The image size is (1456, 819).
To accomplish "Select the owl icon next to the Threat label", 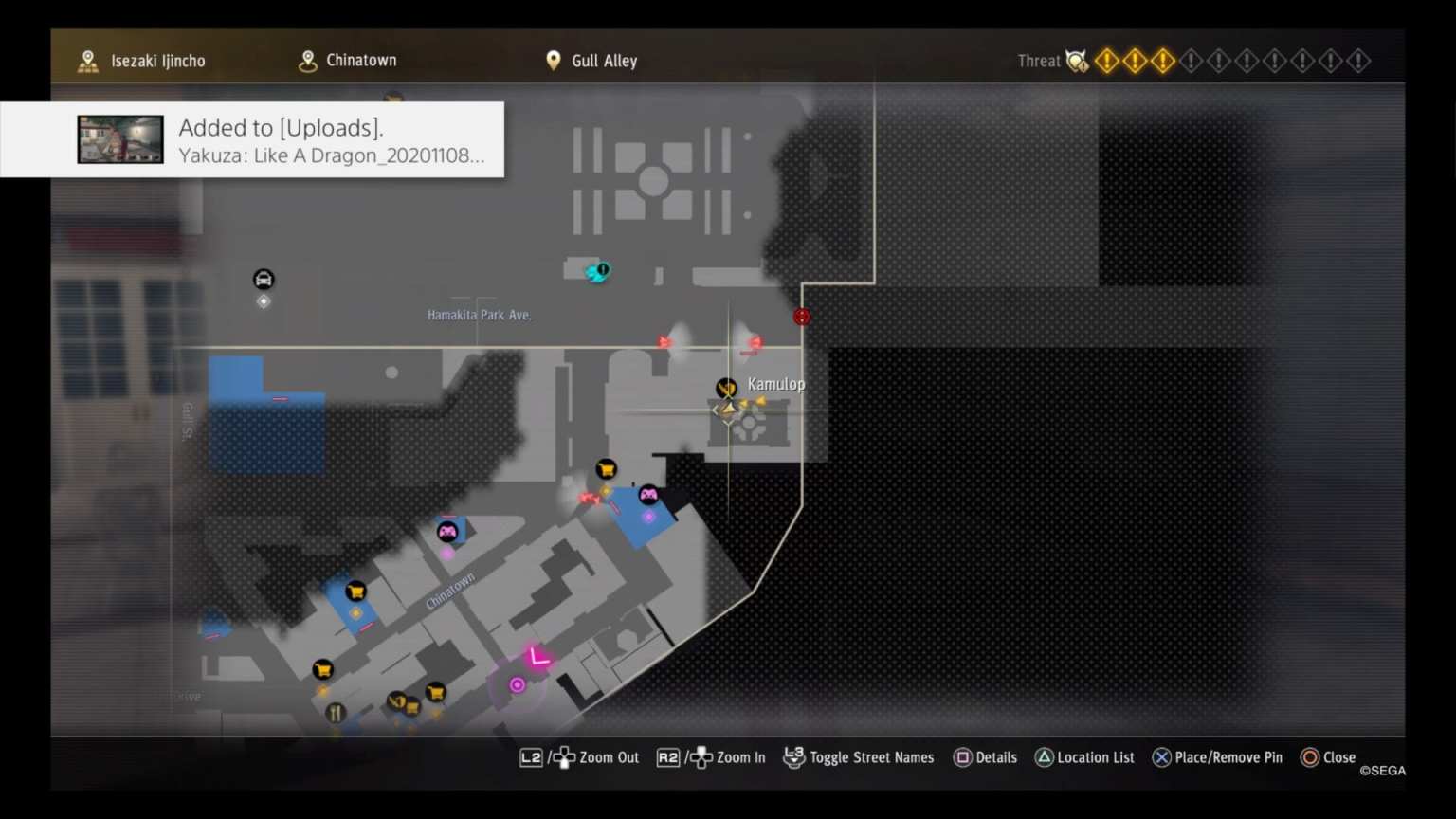I will click(1076, 60).
